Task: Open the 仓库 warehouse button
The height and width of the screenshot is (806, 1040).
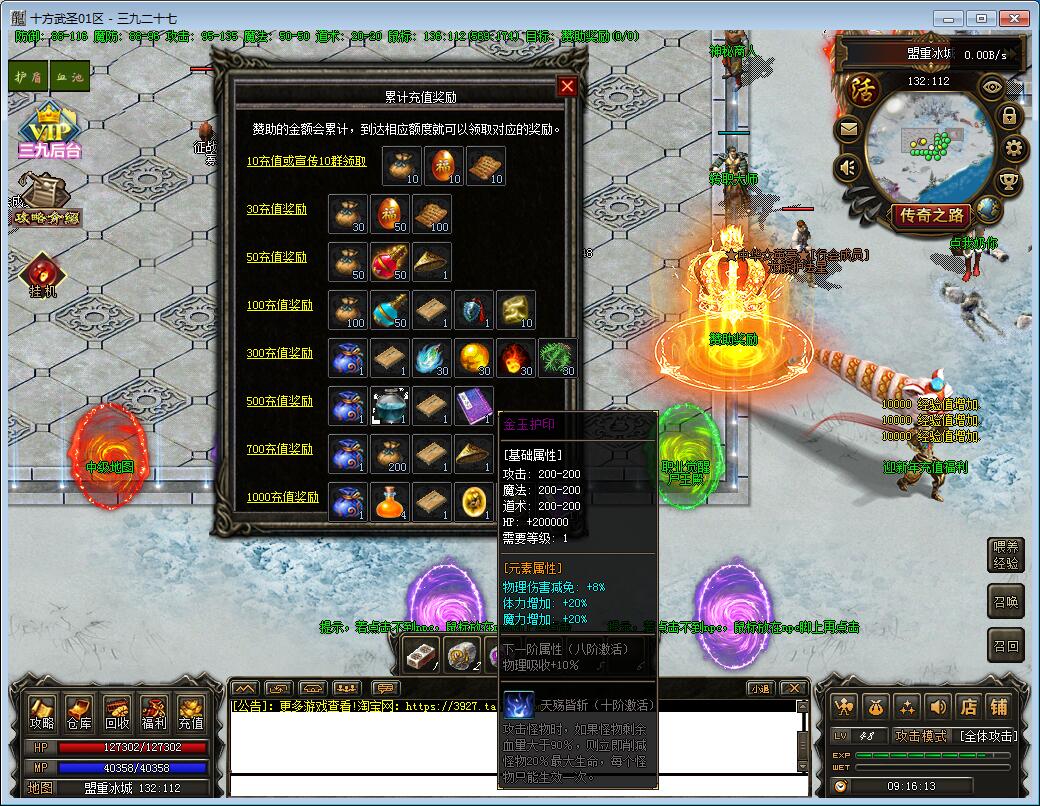Action: tap(79, 711)
